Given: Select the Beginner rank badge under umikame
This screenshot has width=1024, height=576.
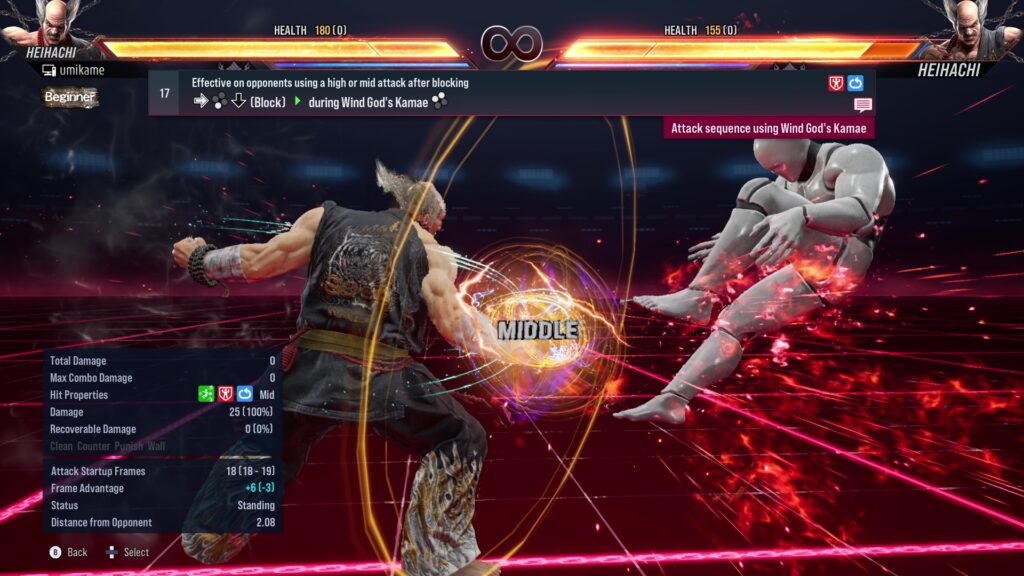Looking at the screenshot, I should point(70,97).
